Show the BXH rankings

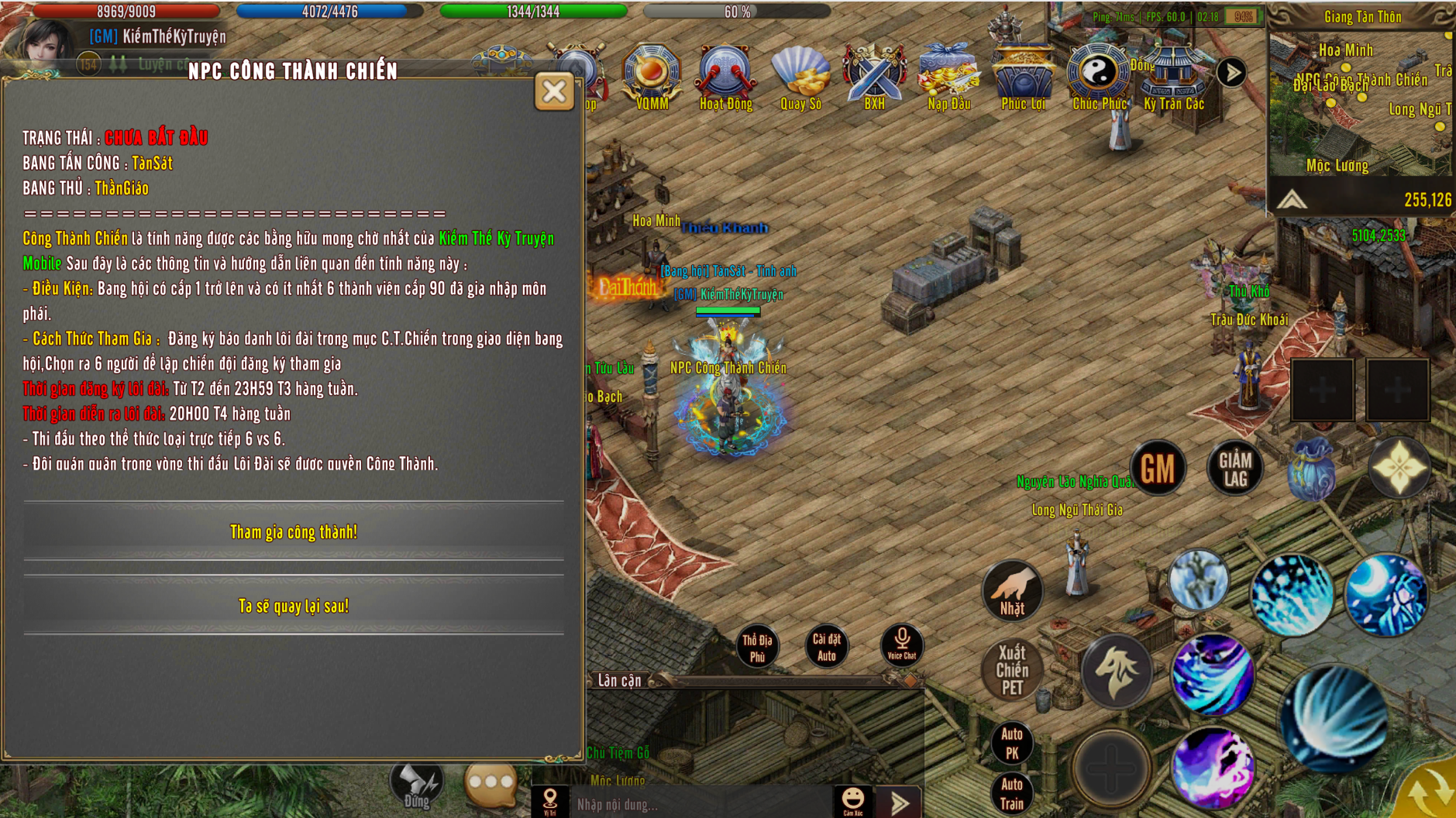coord(874,76)
